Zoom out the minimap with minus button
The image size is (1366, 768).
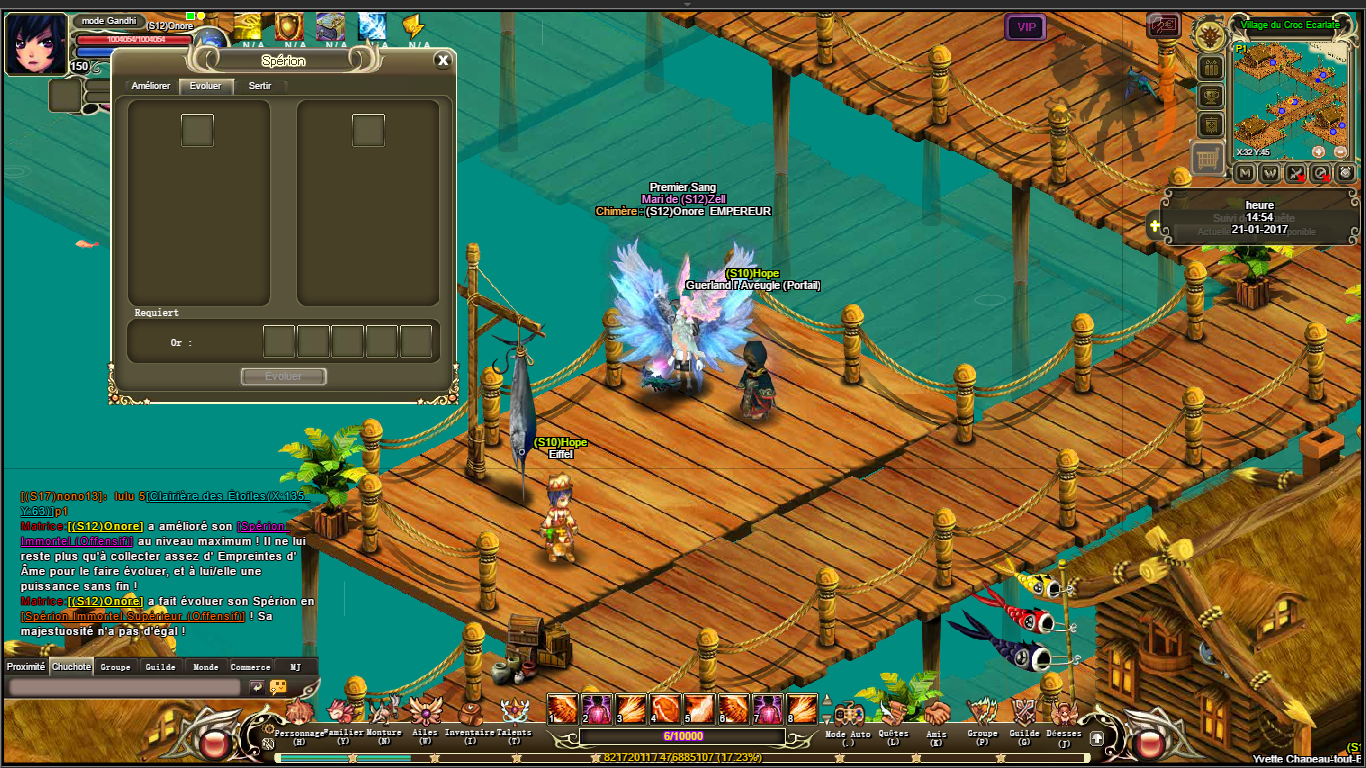1340,152
